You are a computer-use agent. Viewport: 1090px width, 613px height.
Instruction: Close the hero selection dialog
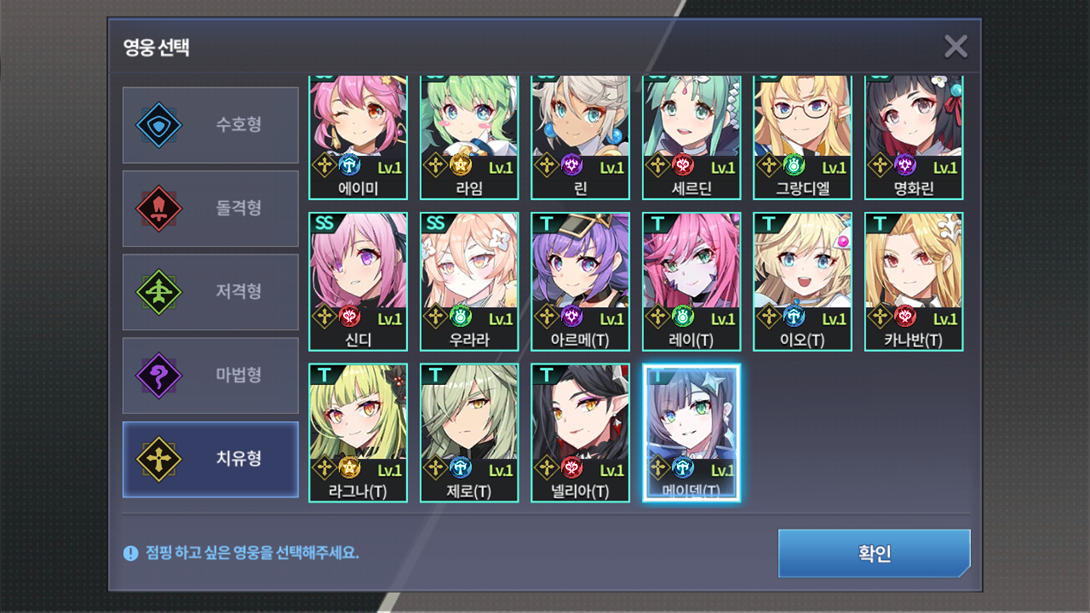coord(955,46)
